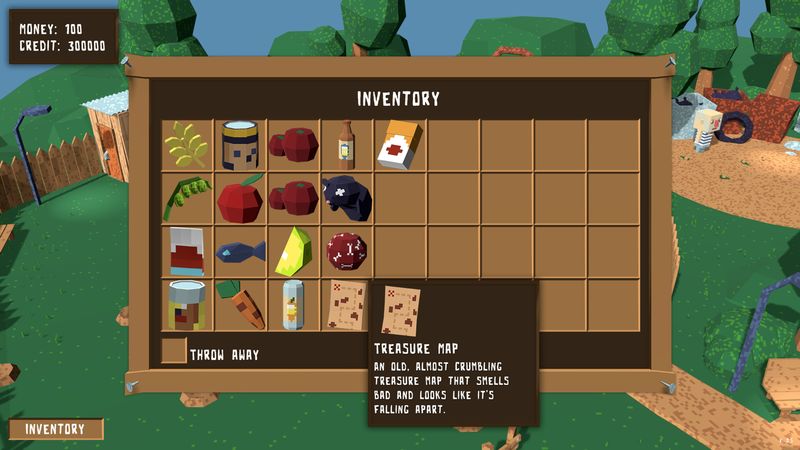Screen dimensions: 800x450
Task: Select the red apple with leaf
Action: (240, 199)
